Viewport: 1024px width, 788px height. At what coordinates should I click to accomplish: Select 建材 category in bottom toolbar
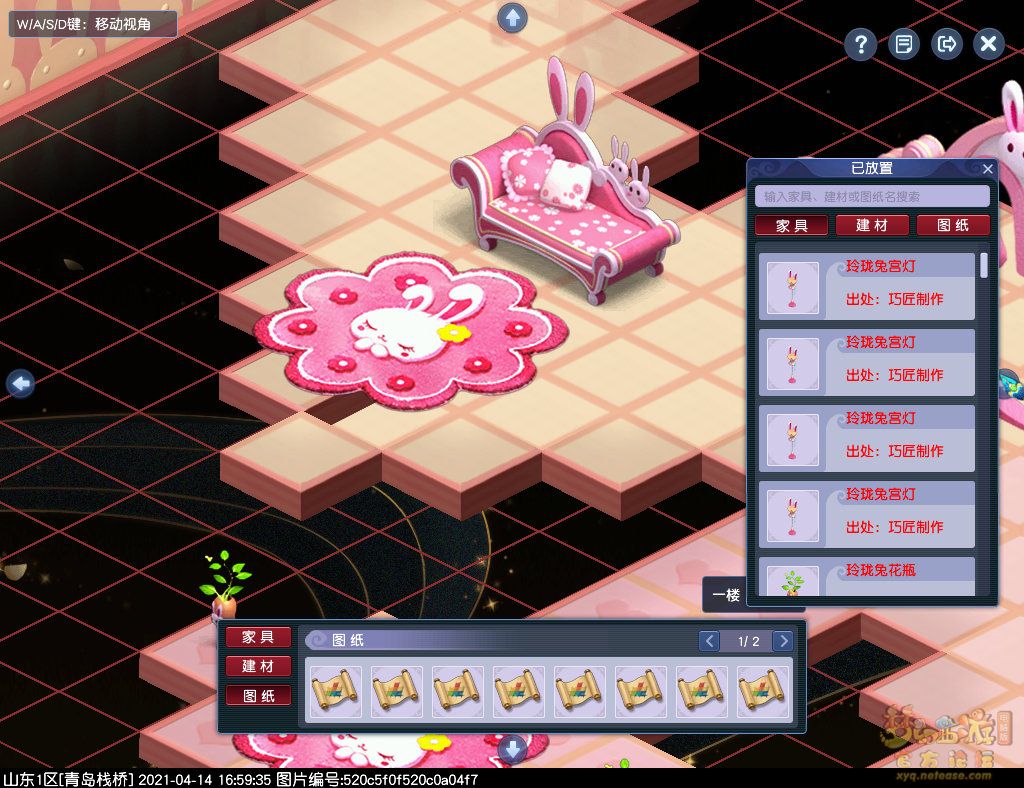coord(258,666)
